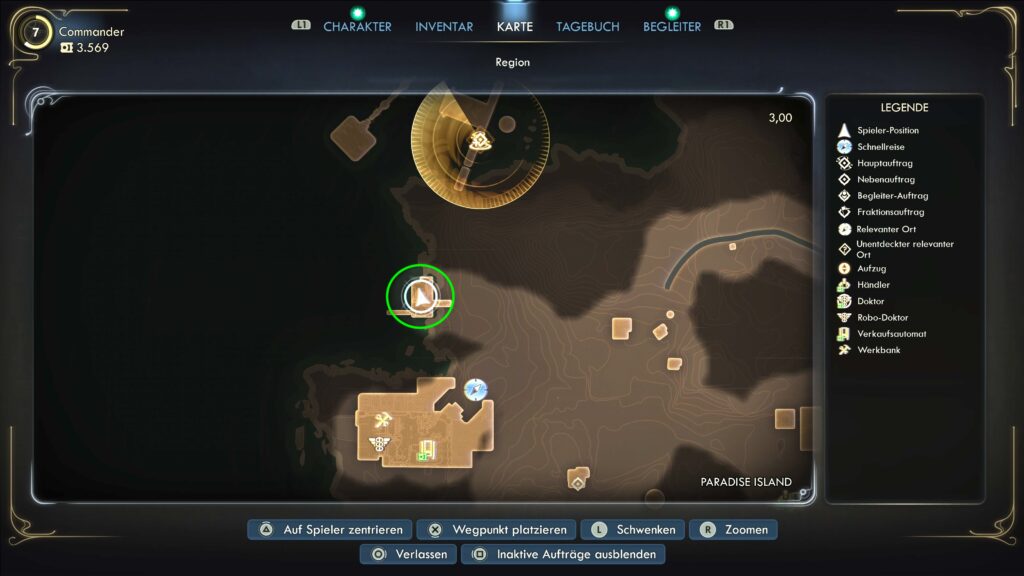Click the winged emblem marker in the building

[379, 442]
